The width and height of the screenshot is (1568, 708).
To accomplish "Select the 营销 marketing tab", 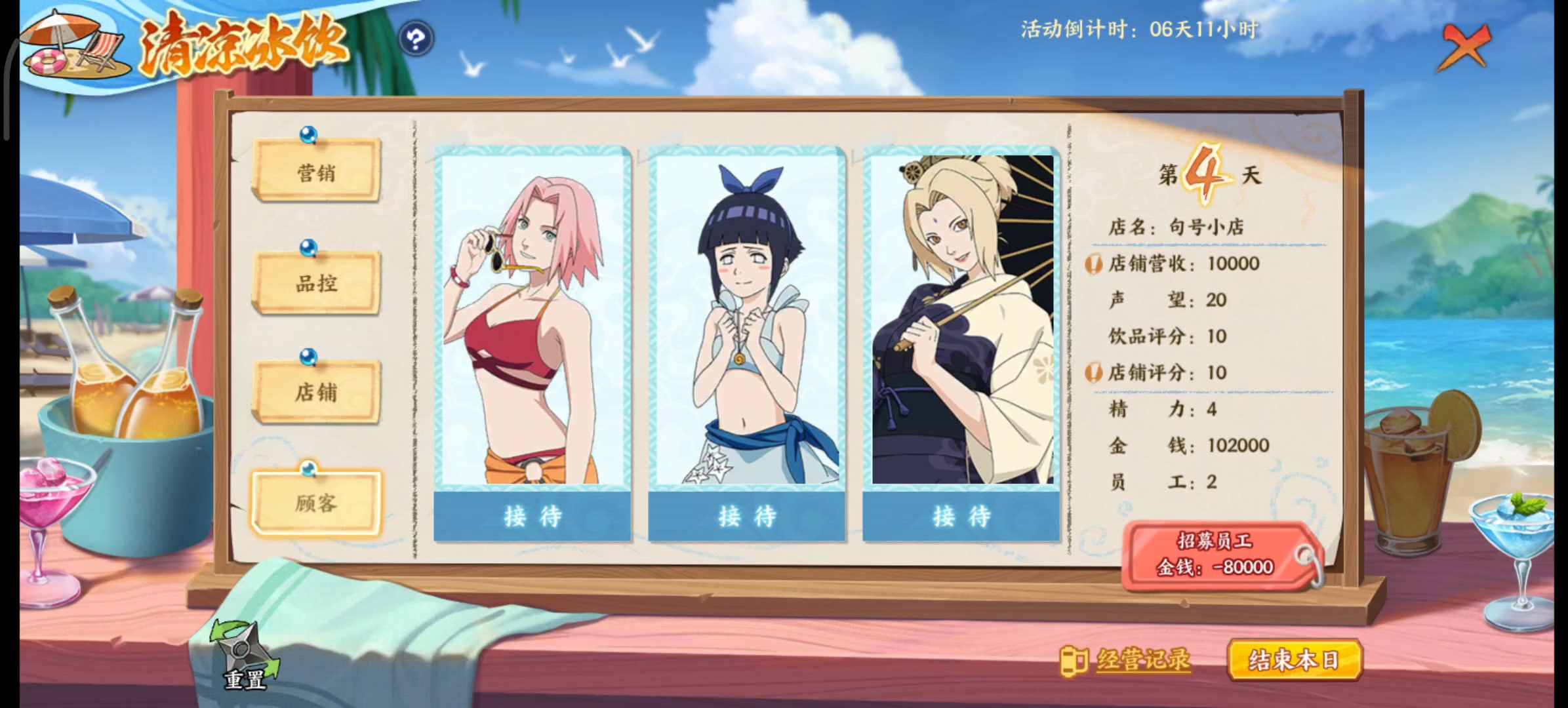I will click(317, 172).
